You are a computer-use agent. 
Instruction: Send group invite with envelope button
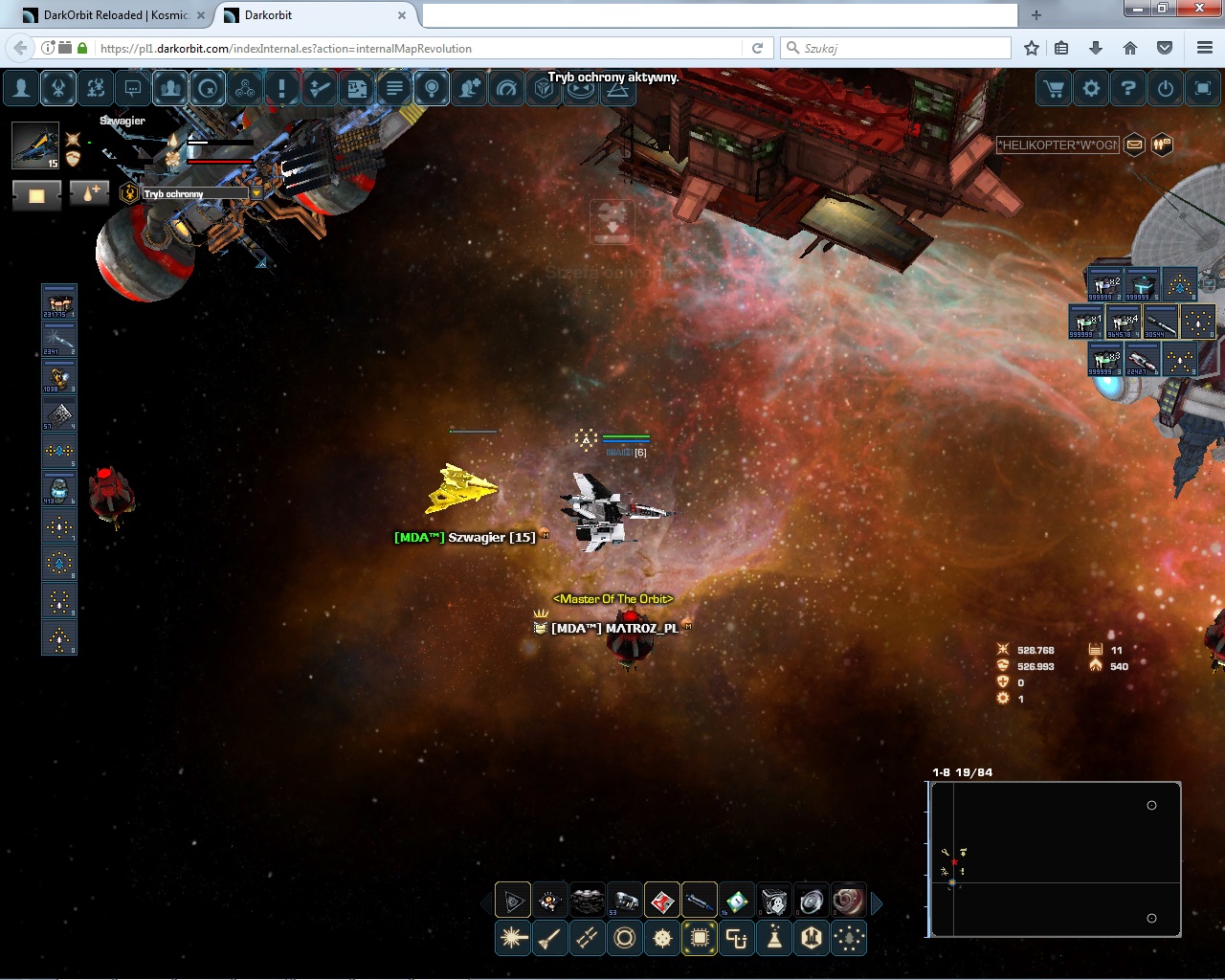point(1134,145)
